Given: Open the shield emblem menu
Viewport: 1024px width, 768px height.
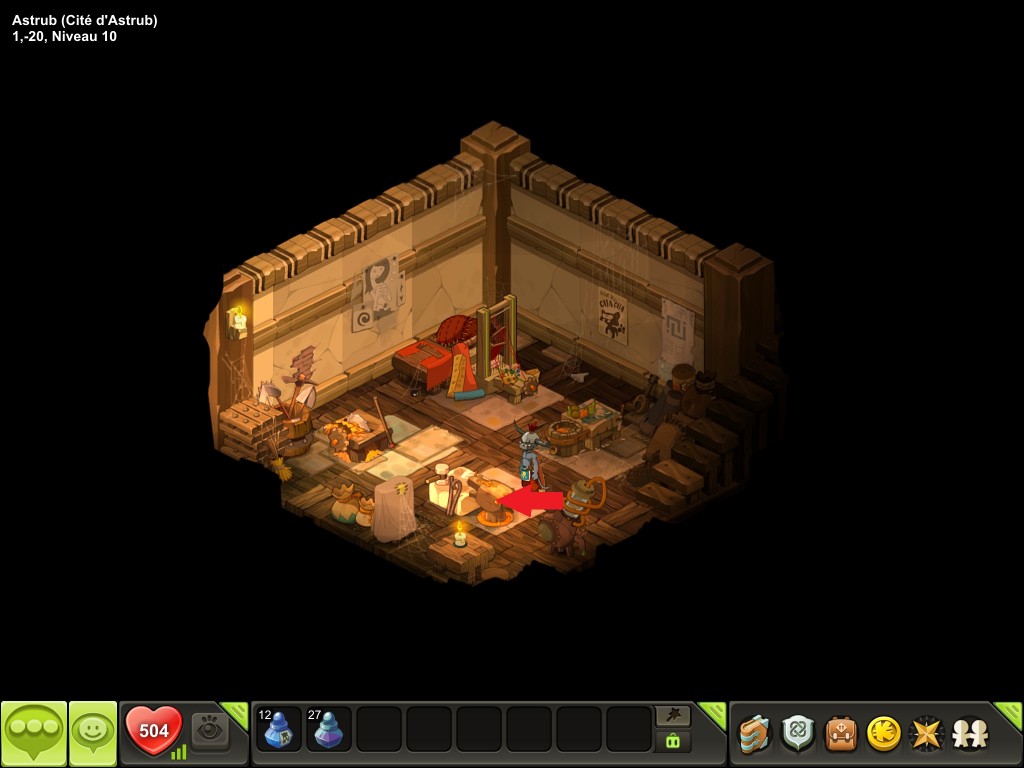Looking at the screenshot, I should [x=798, y=734].
